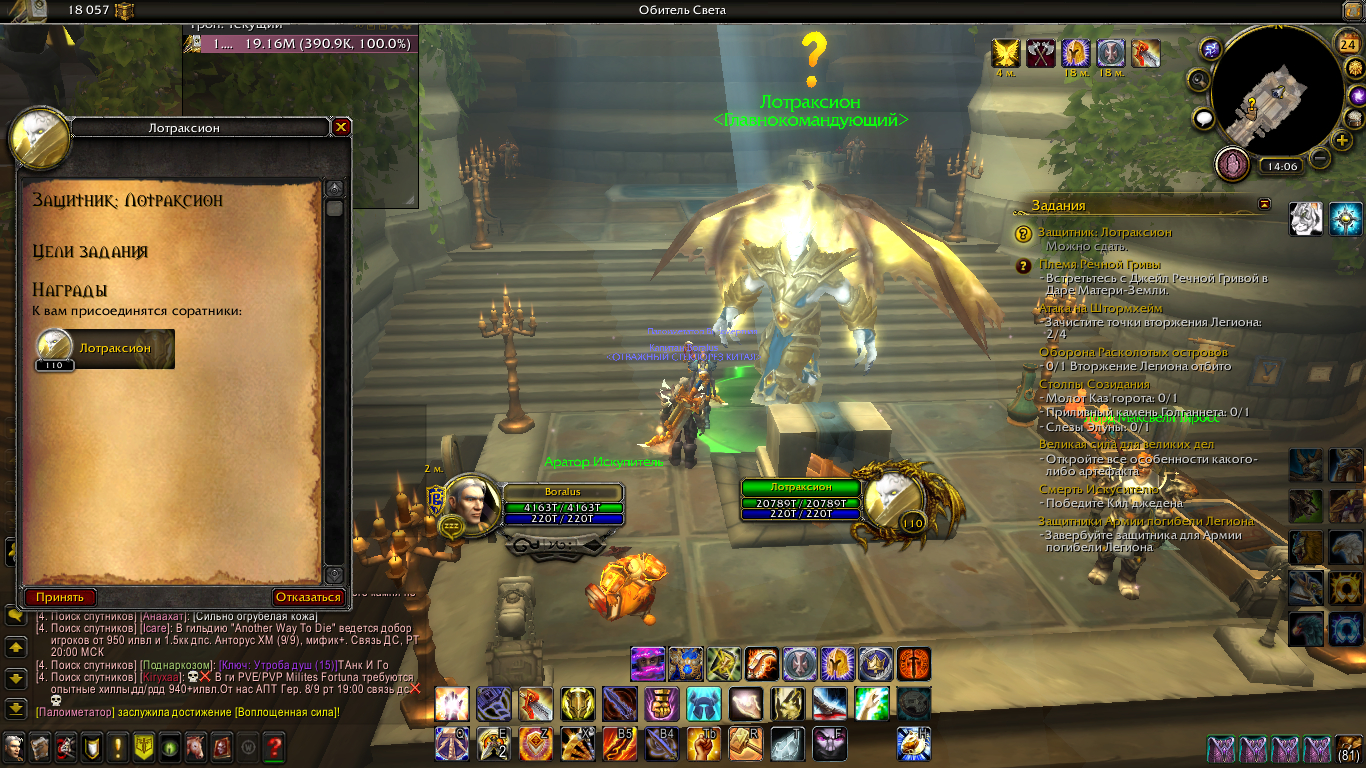This screenshot has width=1366, height=768.
Task: Open the character portrait micro menu button
Action: 14,746
